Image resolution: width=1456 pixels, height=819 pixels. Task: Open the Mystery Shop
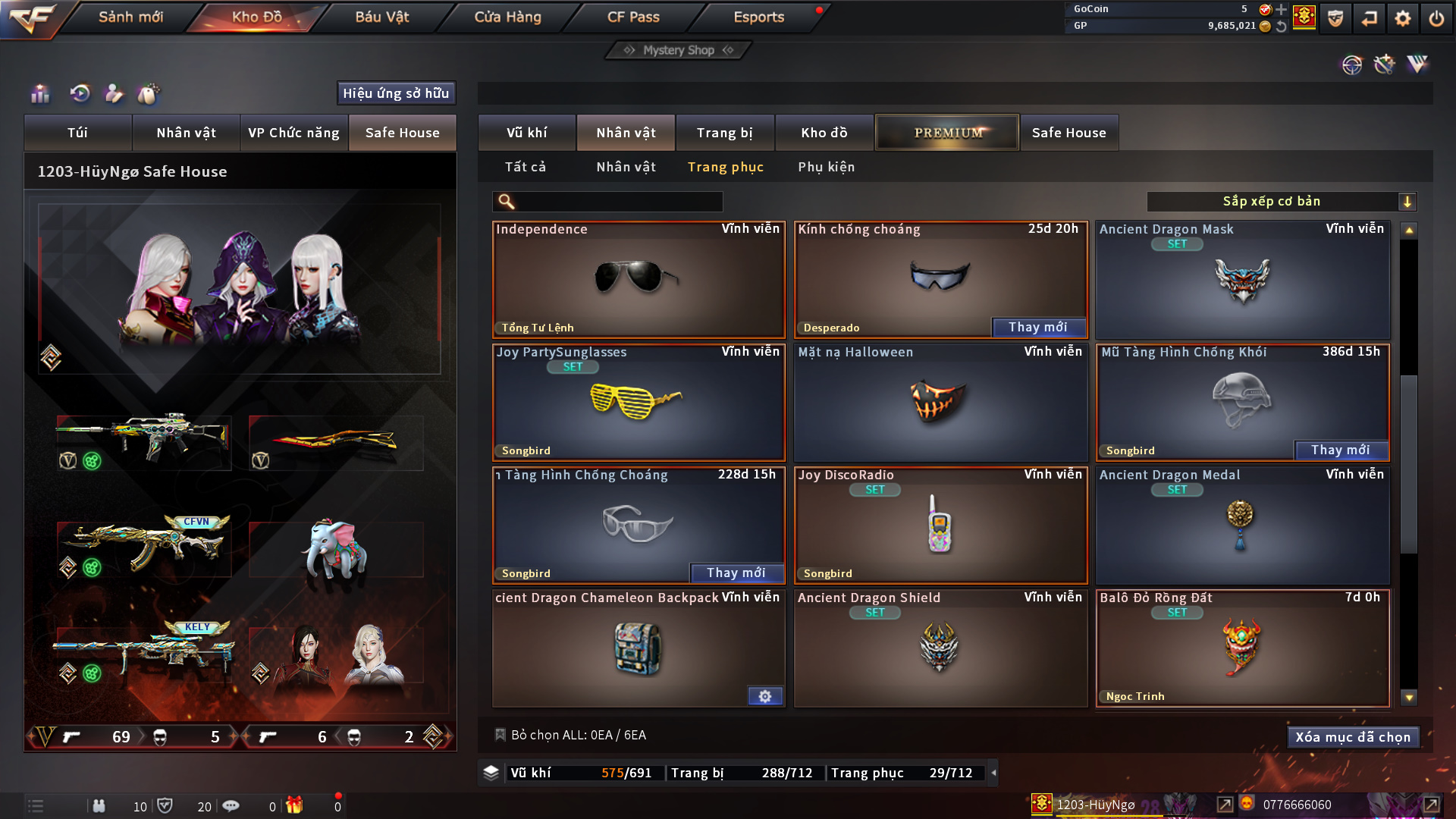(x=678, y=50)
